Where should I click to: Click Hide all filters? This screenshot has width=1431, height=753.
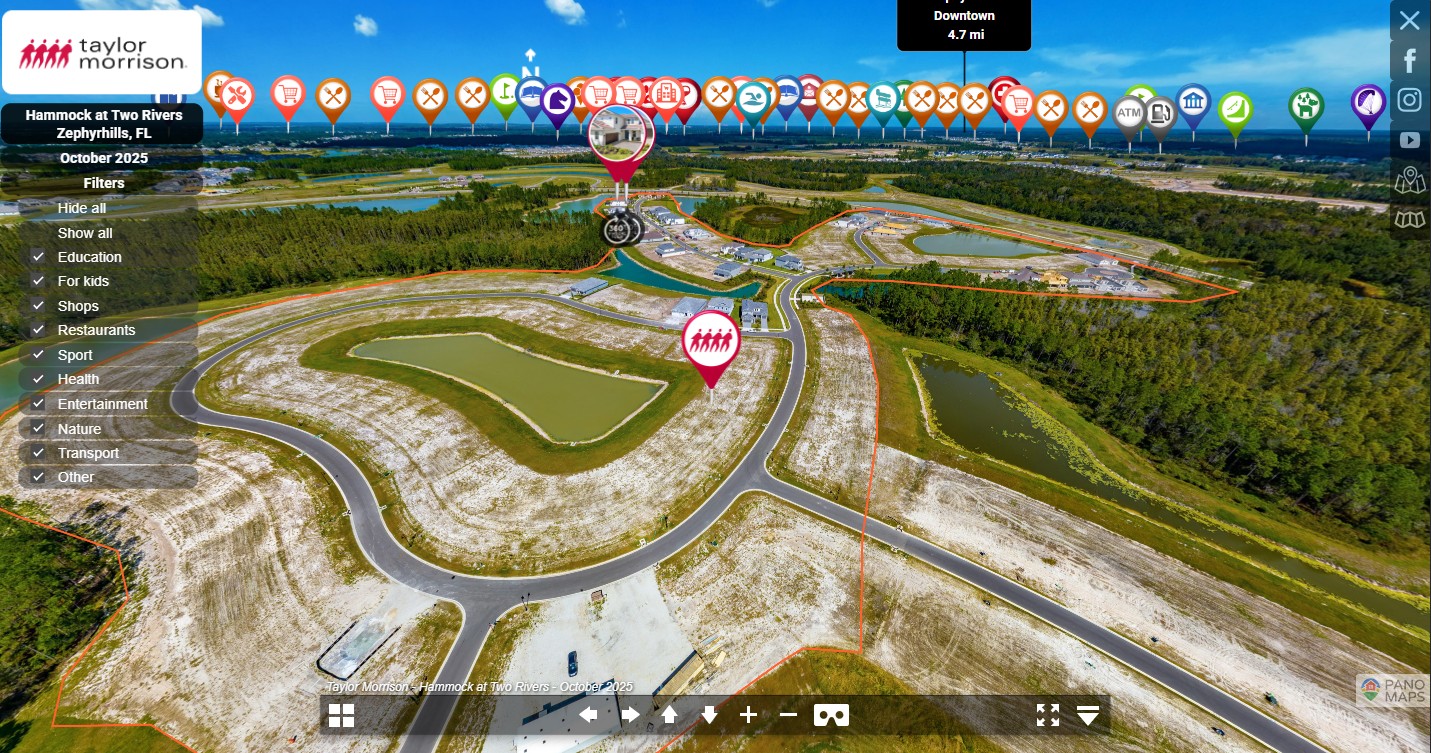coord(82,208)
